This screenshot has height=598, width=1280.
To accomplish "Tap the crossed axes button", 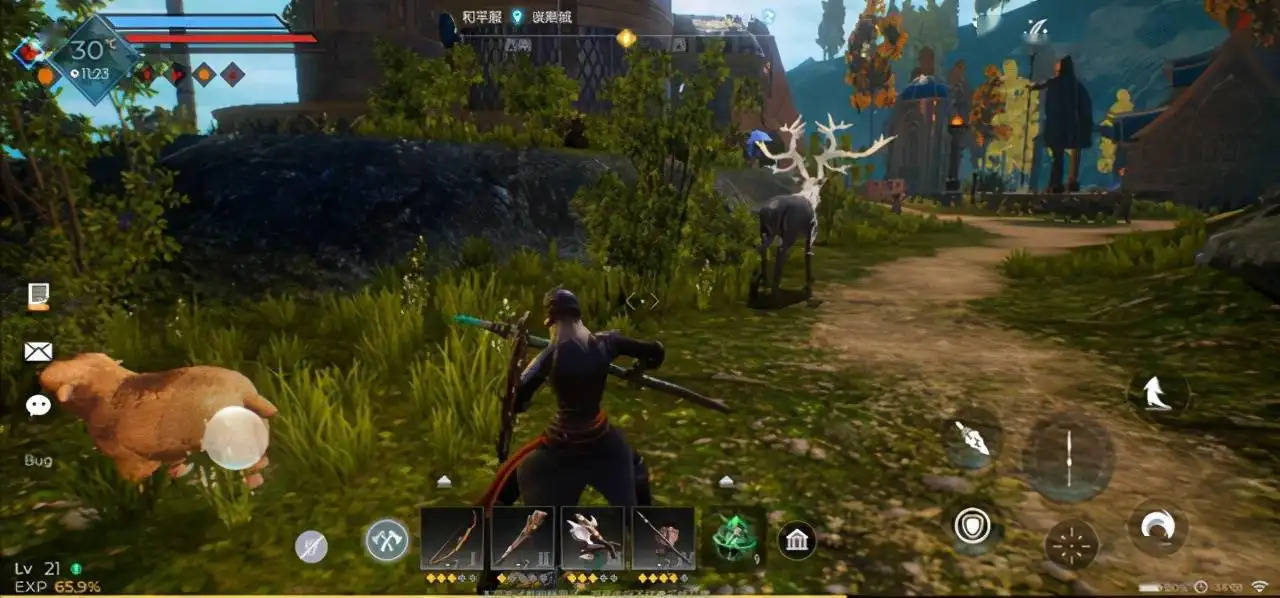I will [387, 540].
